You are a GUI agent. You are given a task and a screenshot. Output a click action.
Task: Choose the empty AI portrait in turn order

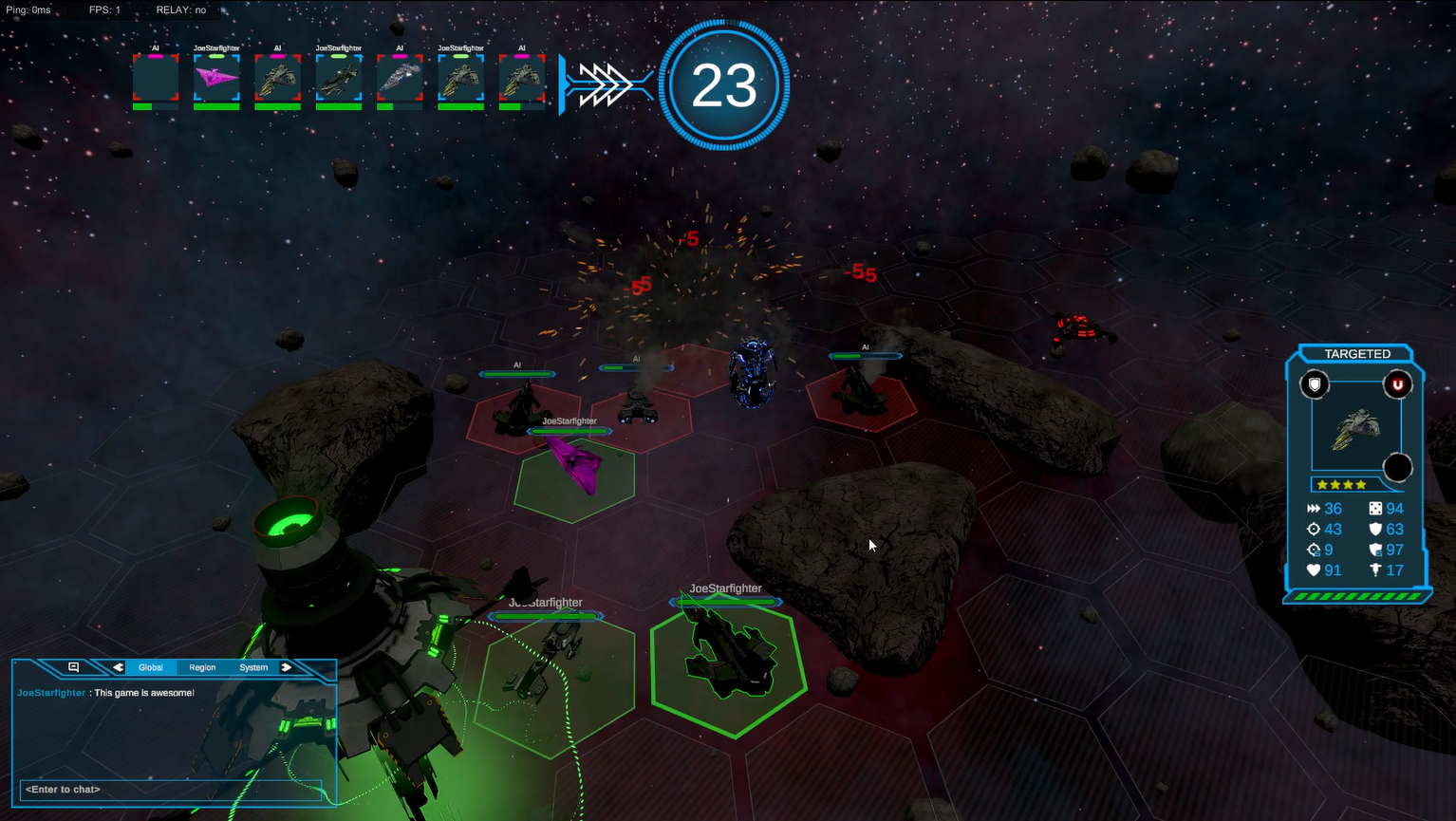[x=156, y=78]
